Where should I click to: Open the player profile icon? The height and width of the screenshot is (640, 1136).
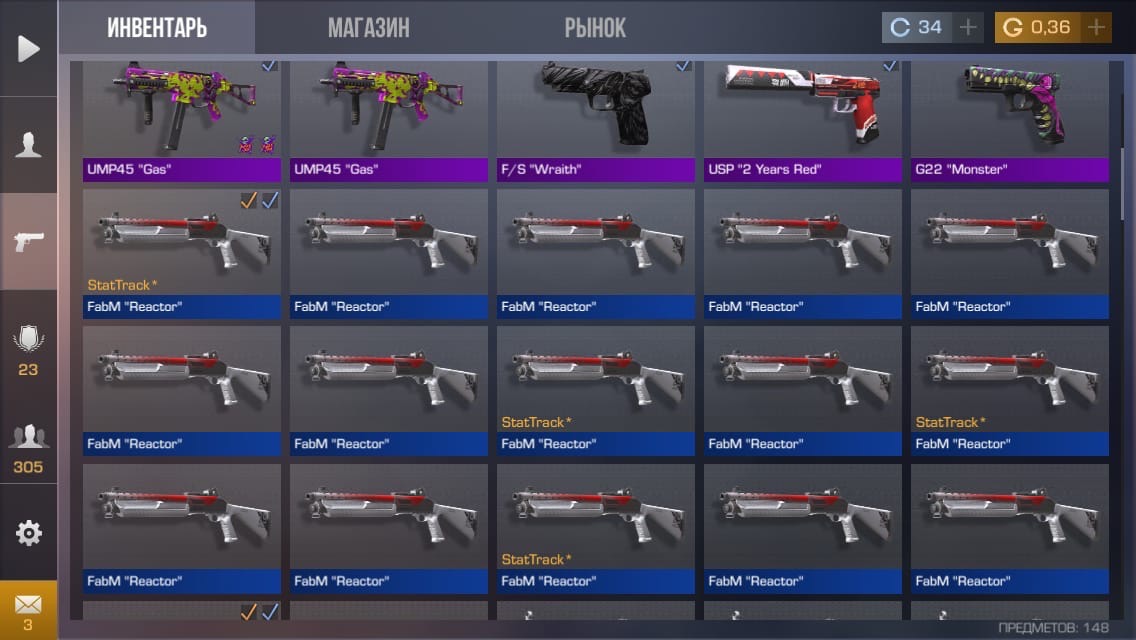click(29, 145)
